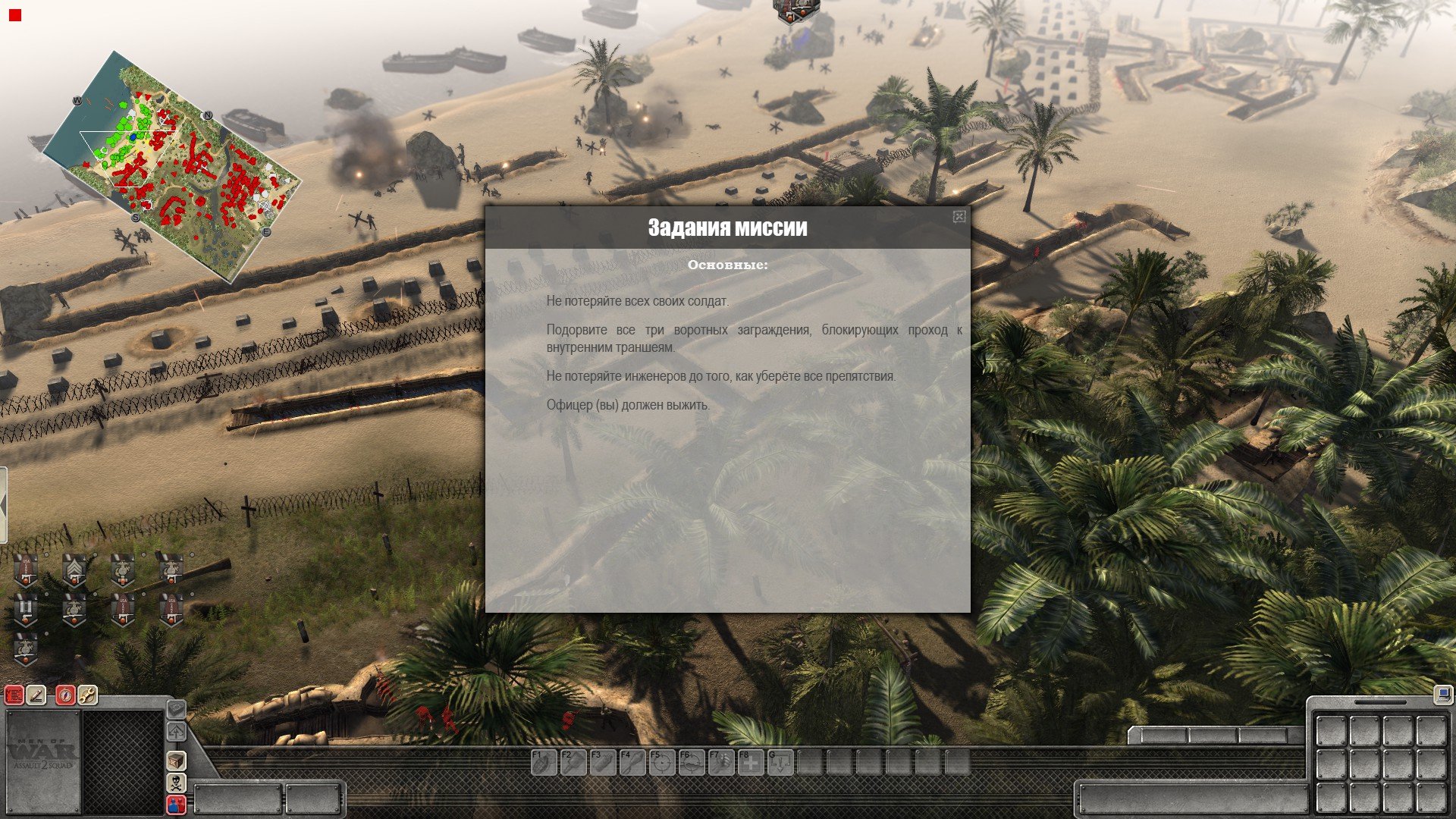Open the red mission objectives list button
This screenshot has height=819, width=1456.
click(14, 695)
